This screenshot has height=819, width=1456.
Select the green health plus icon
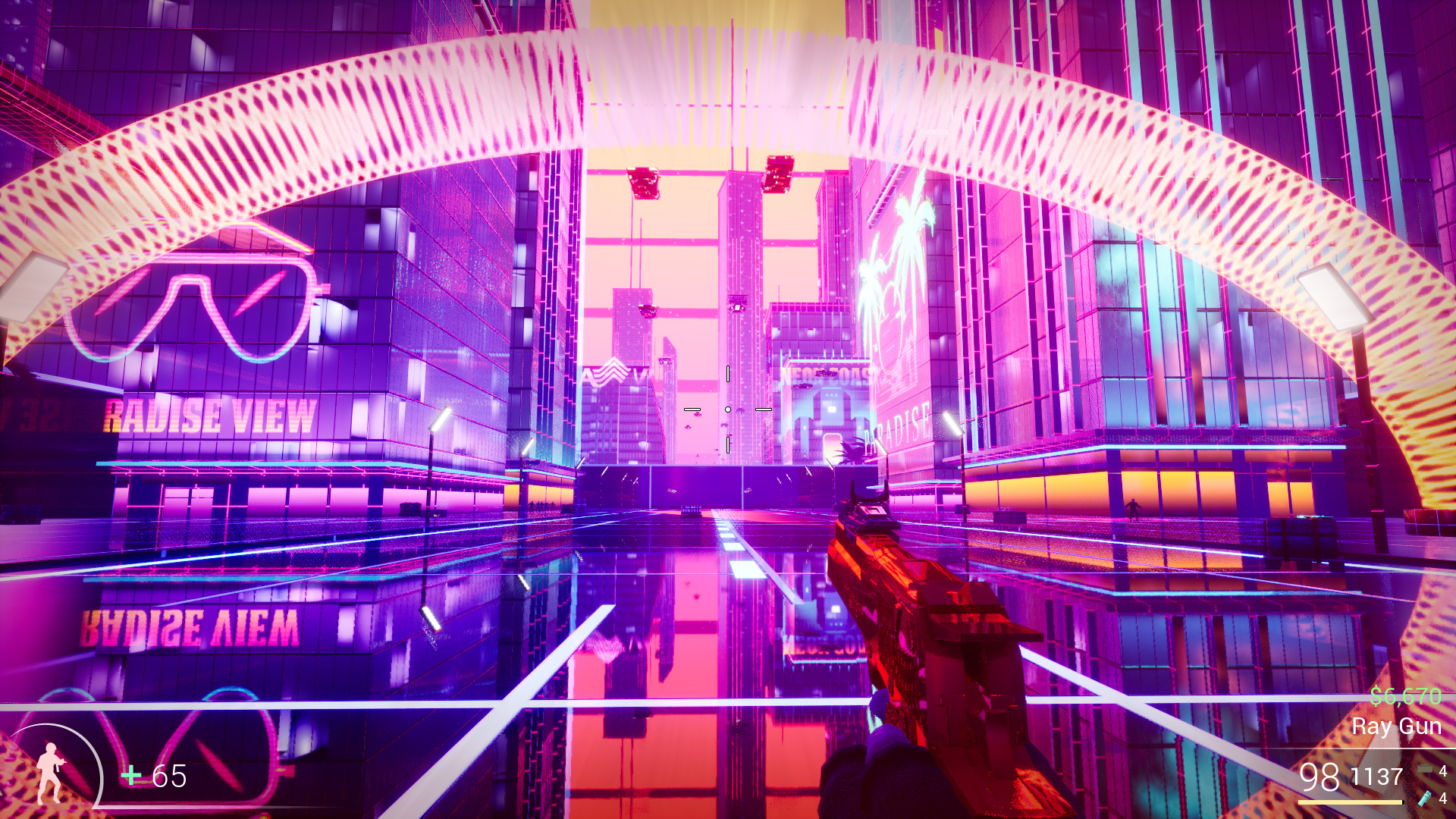pos(130,776)
